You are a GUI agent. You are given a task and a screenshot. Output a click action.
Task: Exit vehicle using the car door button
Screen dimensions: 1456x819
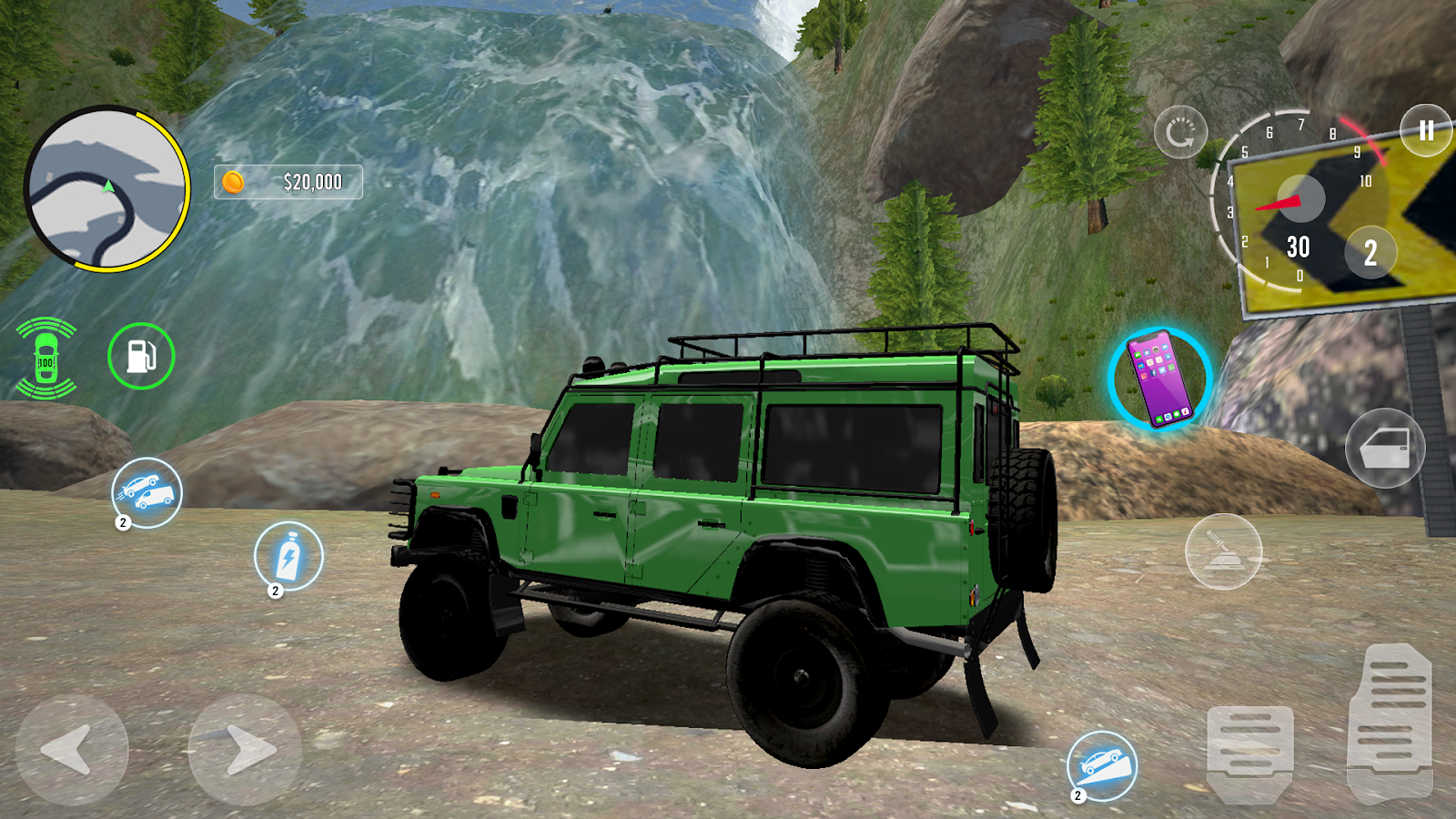pyautogui.click(x=1385, y=448)
